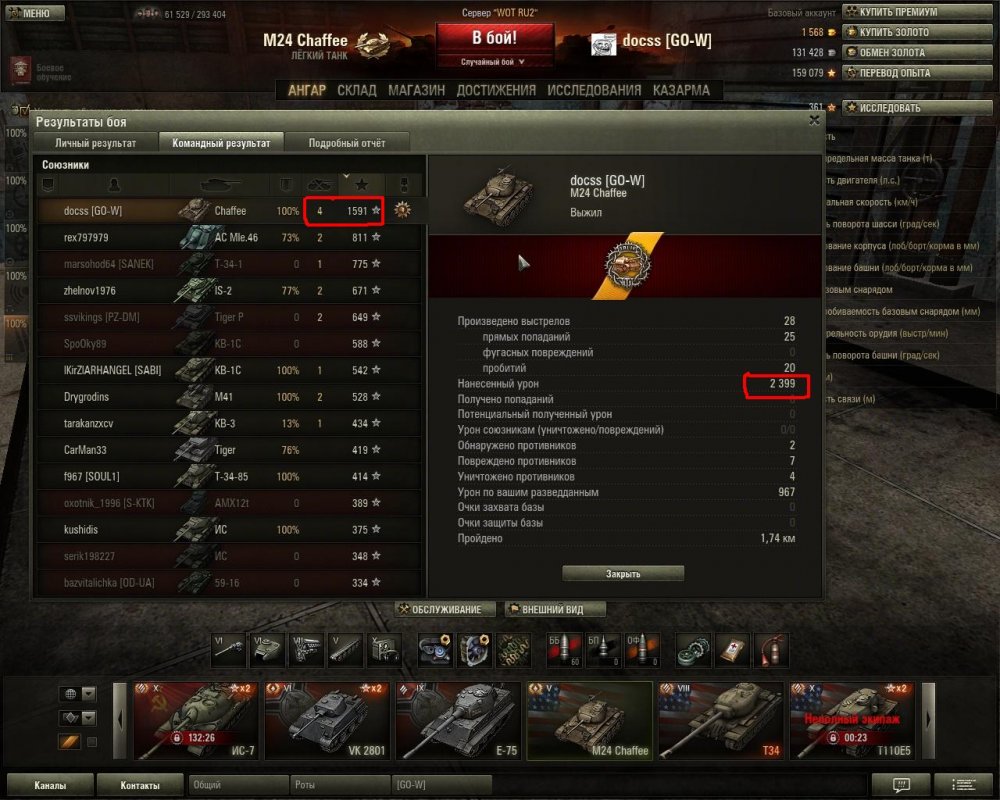The image size is (1000, 800).
Task: Show the Подробный отчёт tab
Action: [346, 143]
